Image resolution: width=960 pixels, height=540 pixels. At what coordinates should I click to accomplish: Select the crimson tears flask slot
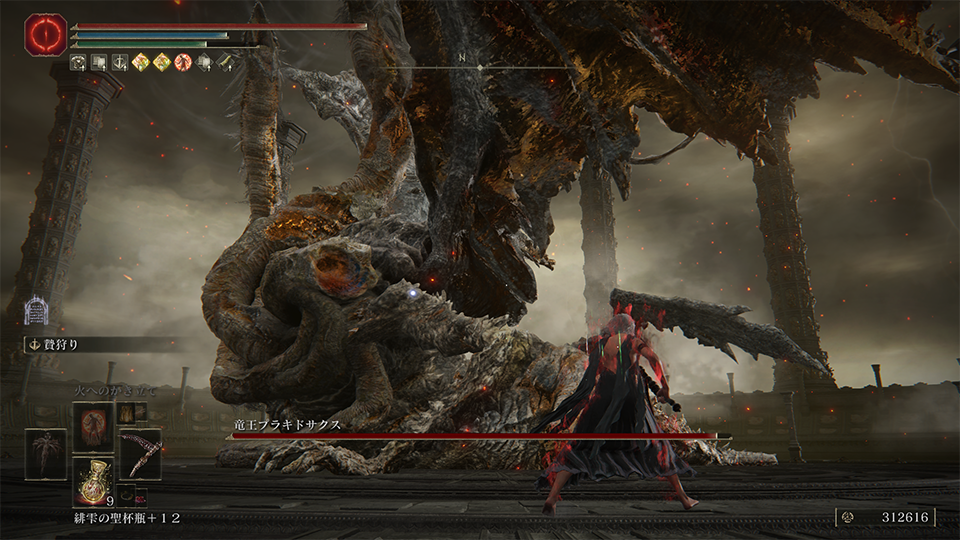[93, 481]
